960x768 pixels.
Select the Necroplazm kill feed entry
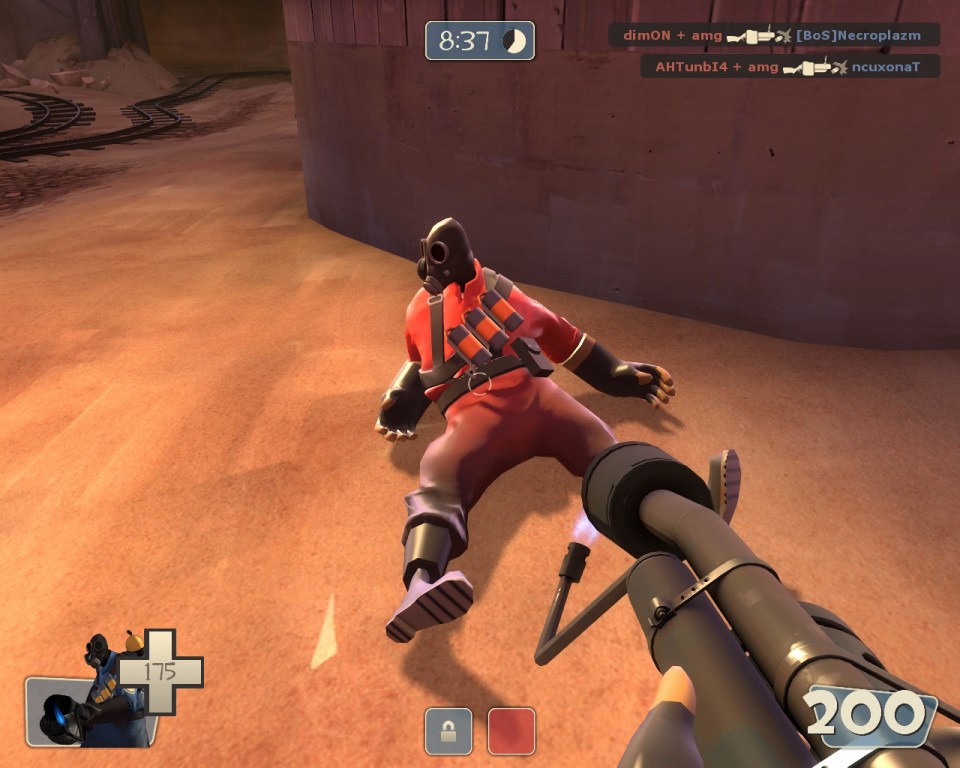775,35
